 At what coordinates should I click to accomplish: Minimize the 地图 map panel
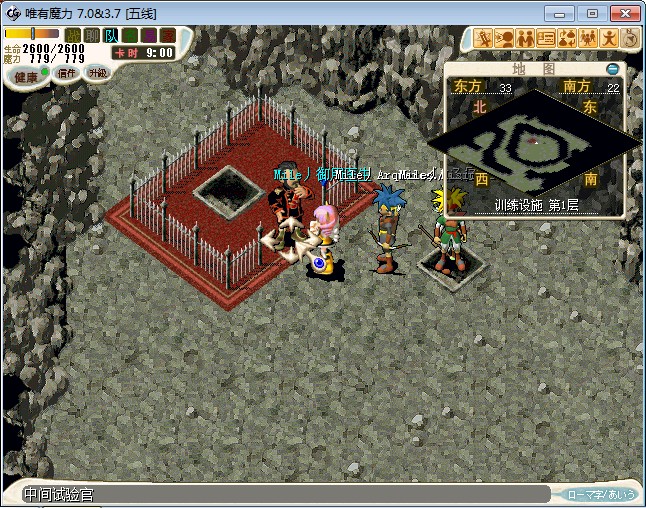(613, 69)
